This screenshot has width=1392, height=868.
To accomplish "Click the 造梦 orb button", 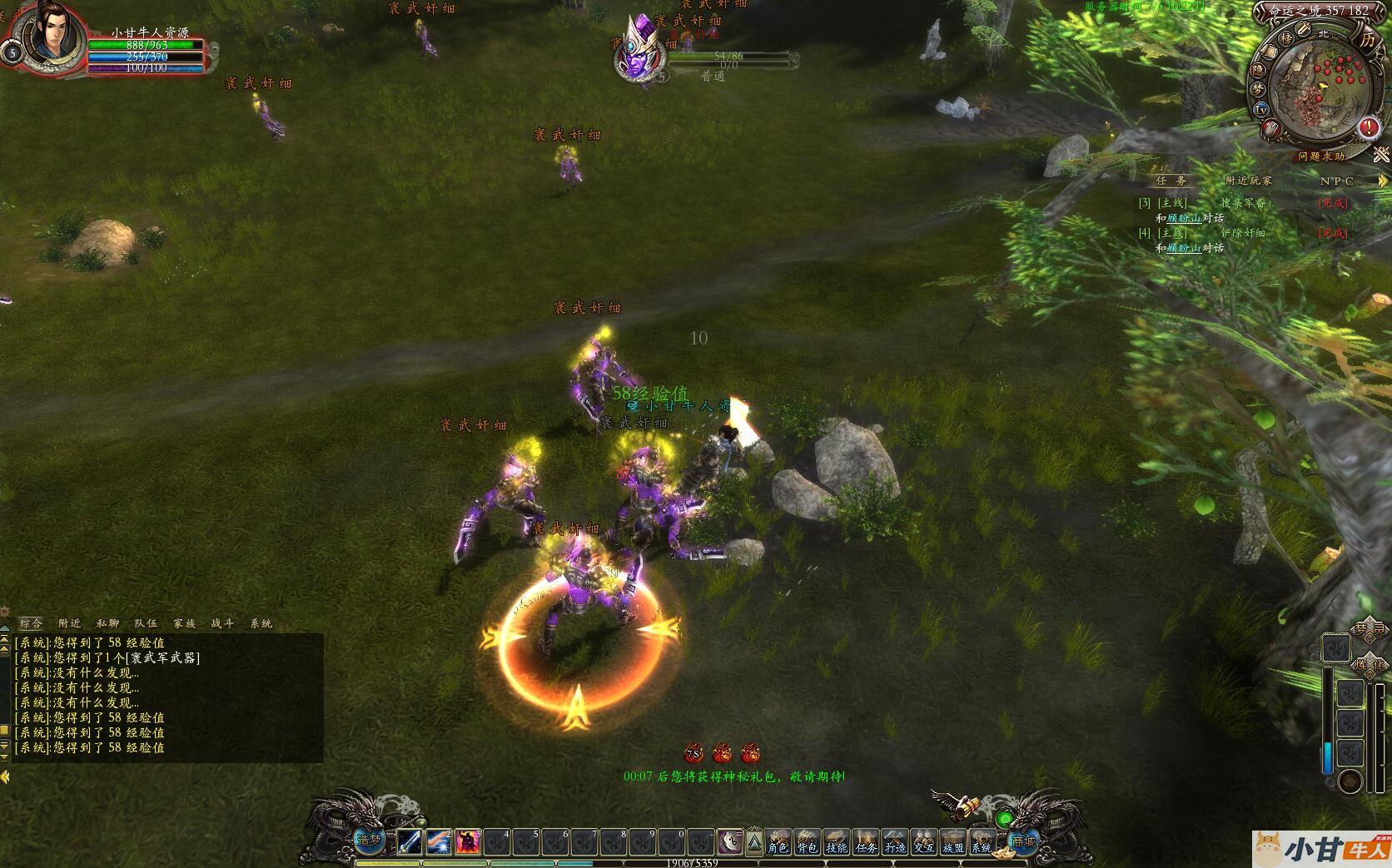I will pyautogui.click(x=369, y=841).
